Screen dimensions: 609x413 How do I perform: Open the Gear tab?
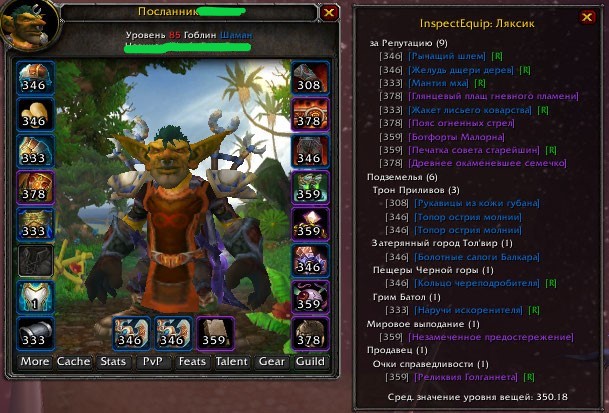tap(271, 361)
